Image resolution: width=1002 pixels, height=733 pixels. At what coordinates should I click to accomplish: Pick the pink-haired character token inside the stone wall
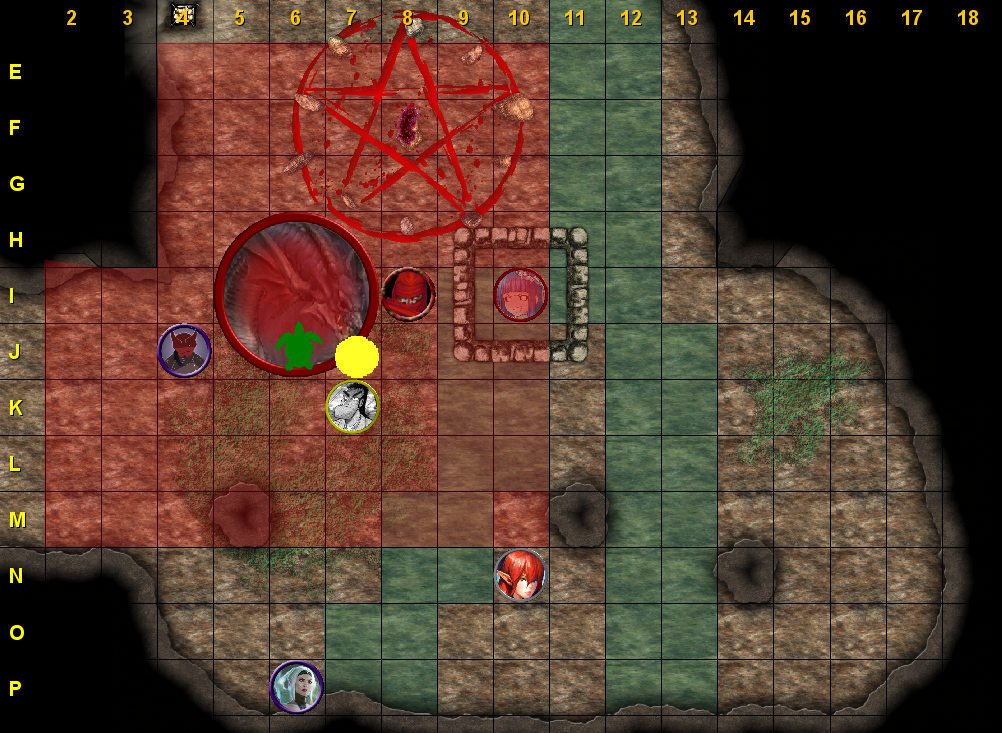point(520,295)
